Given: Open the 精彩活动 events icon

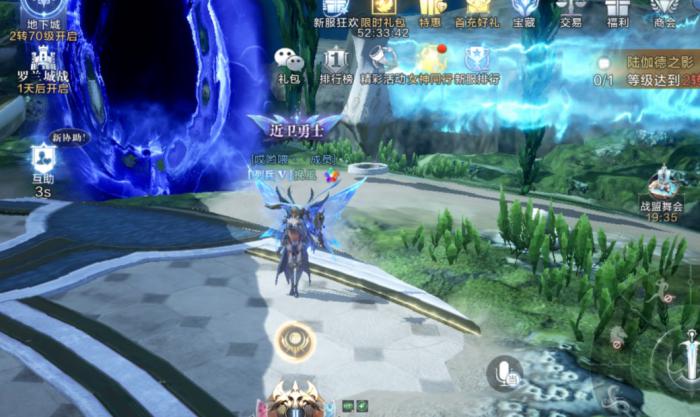Looking at the screenshot, I should (x=385, y=62).
